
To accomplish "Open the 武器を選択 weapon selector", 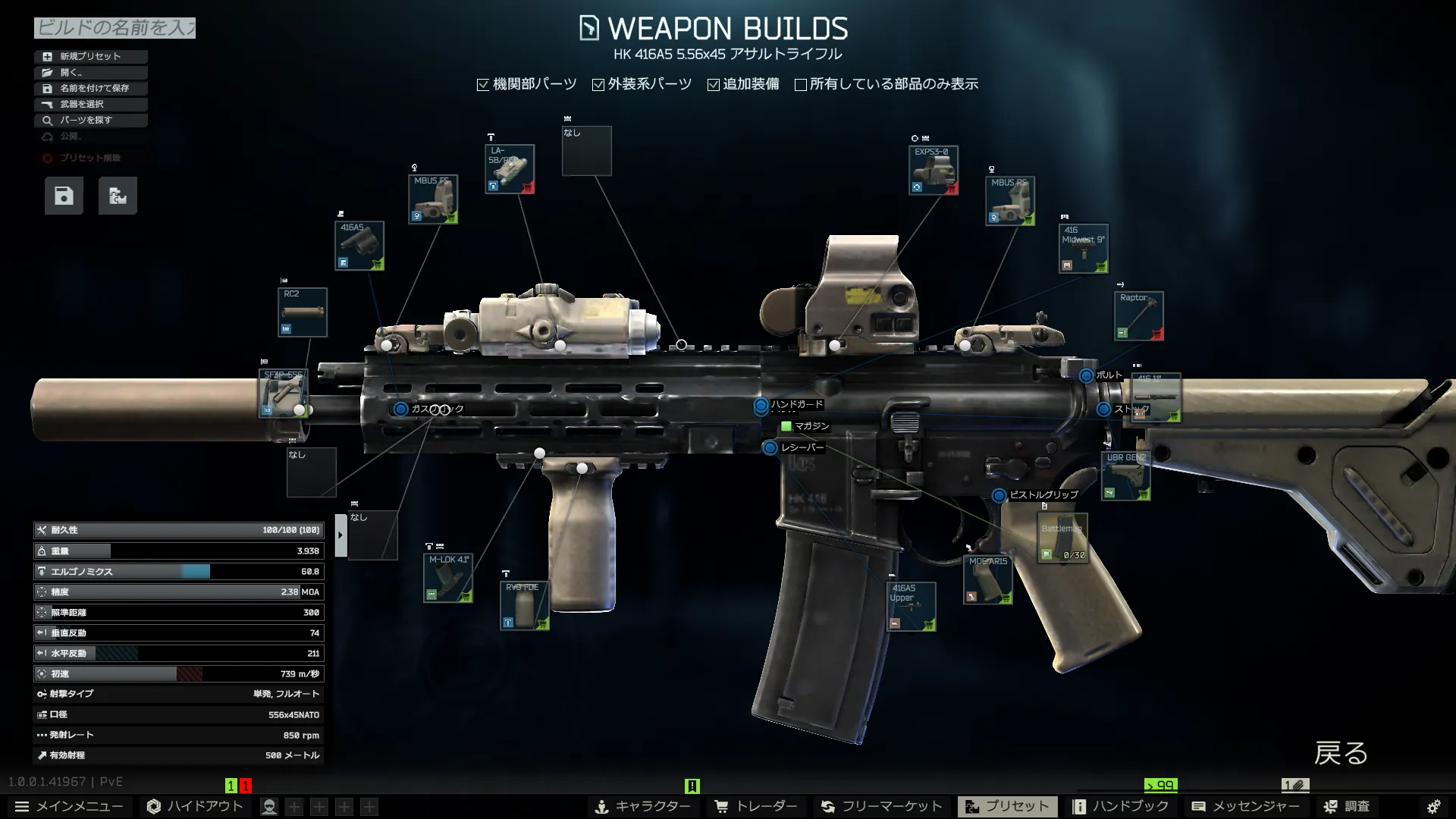I will coord(90,104).
